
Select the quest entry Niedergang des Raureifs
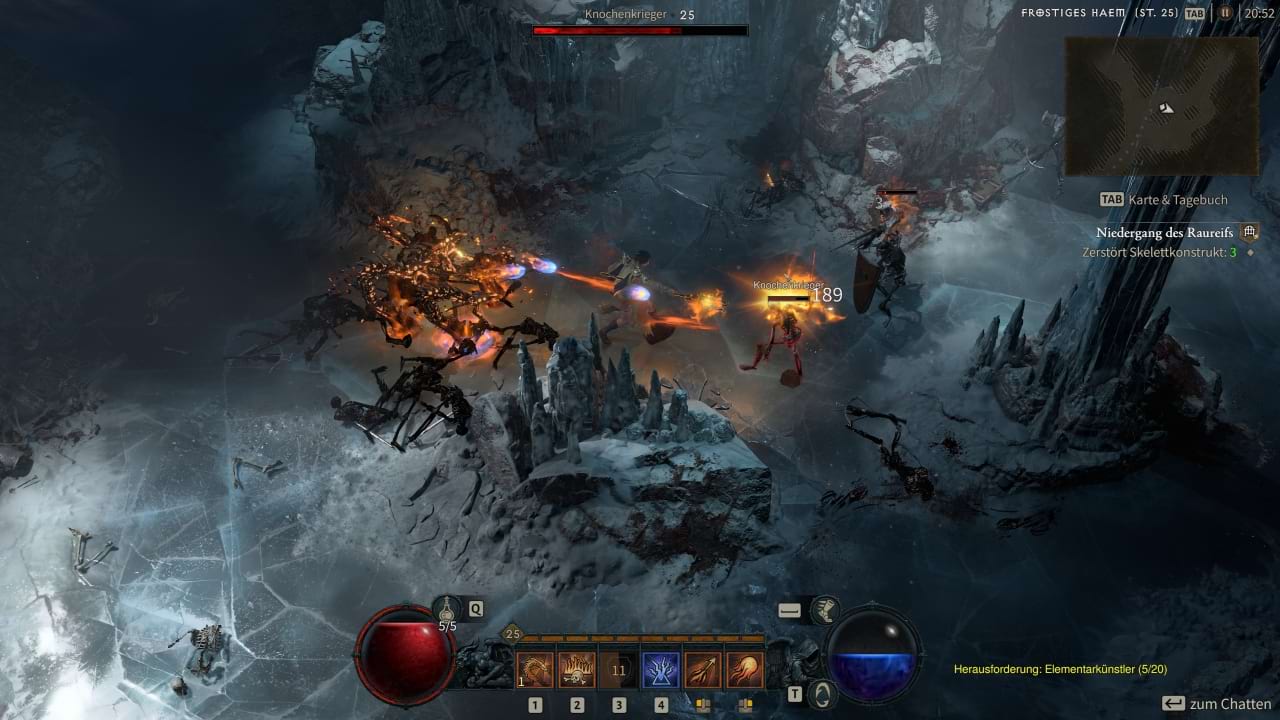[1165, 231]
